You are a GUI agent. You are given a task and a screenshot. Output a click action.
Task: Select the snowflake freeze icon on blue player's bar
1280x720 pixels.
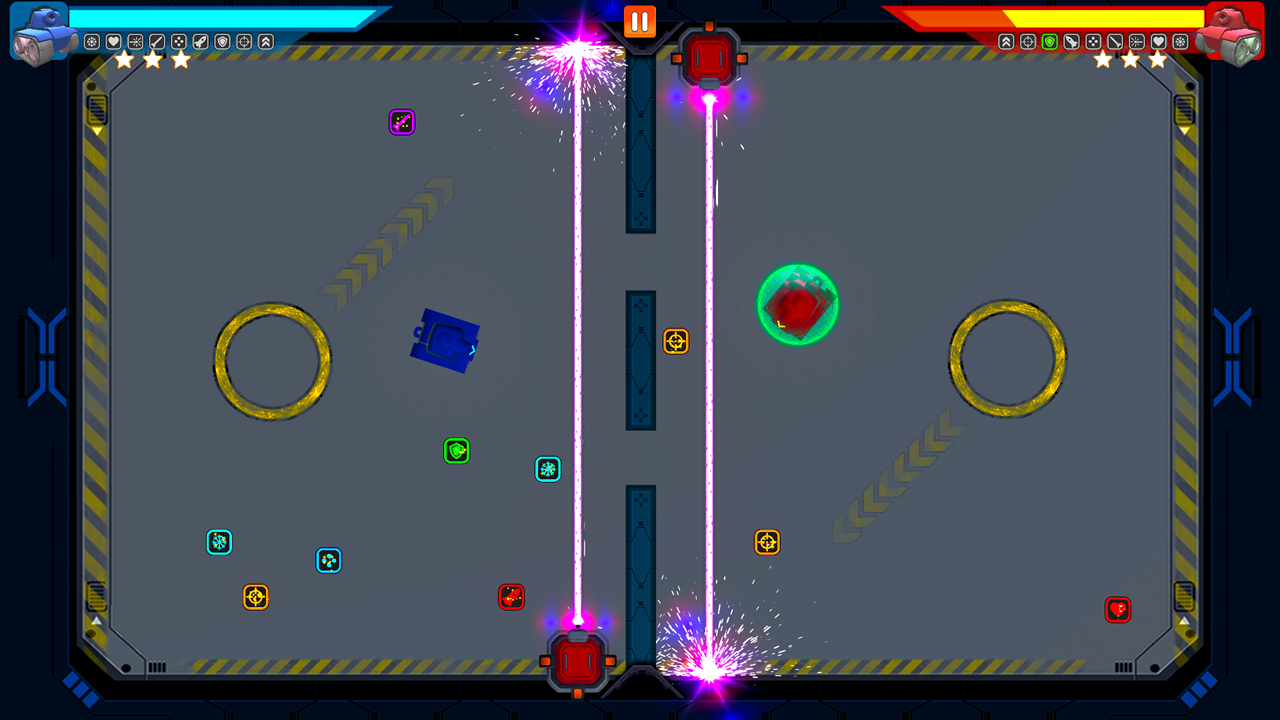tap(91, 42)
